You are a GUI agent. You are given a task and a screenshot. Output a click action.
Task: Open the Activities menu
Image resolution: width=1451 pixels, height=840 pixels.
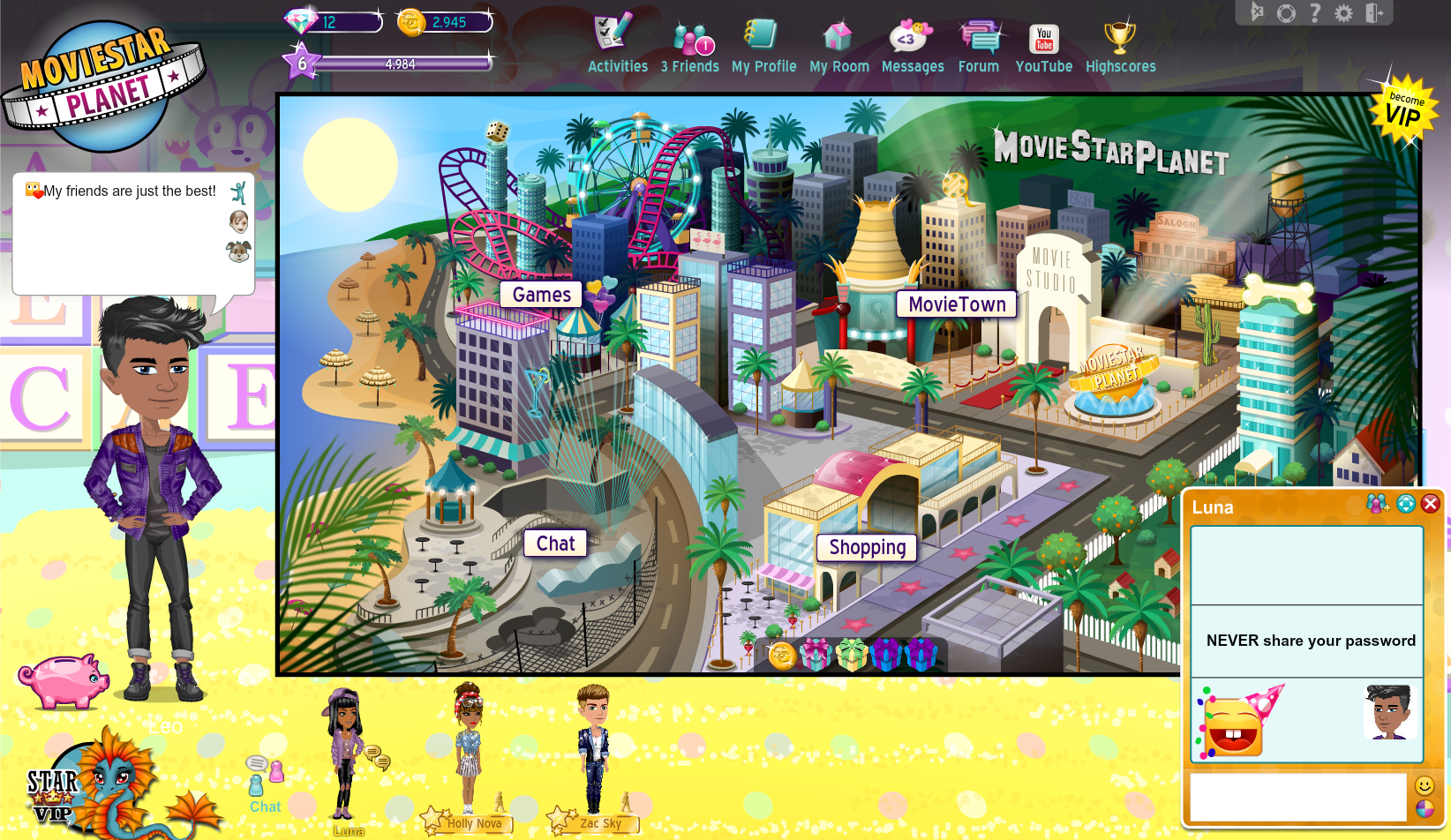(x=617, y=44)
